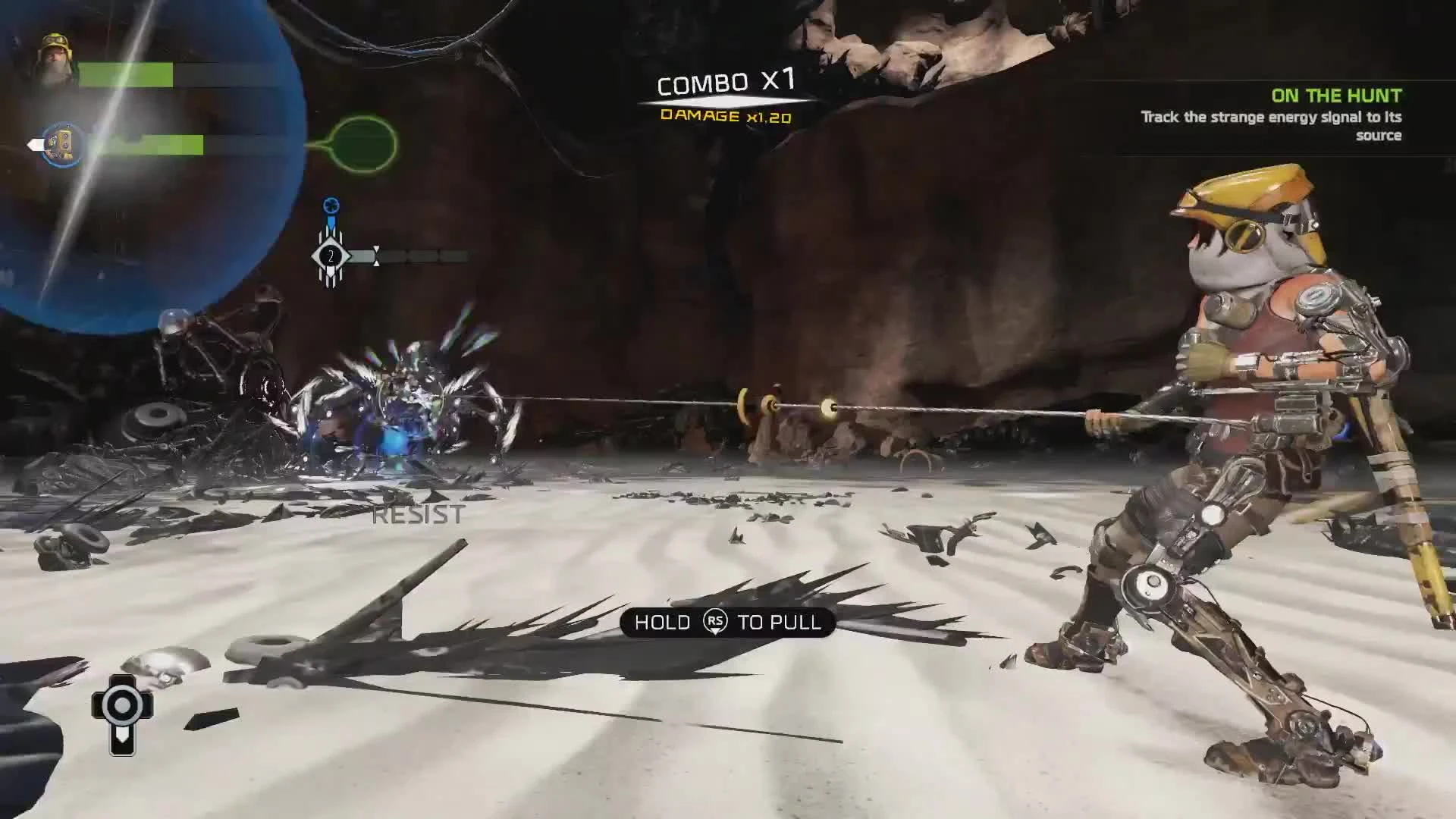Click the diamond level badge showing 2

click(x=330, y=256)
